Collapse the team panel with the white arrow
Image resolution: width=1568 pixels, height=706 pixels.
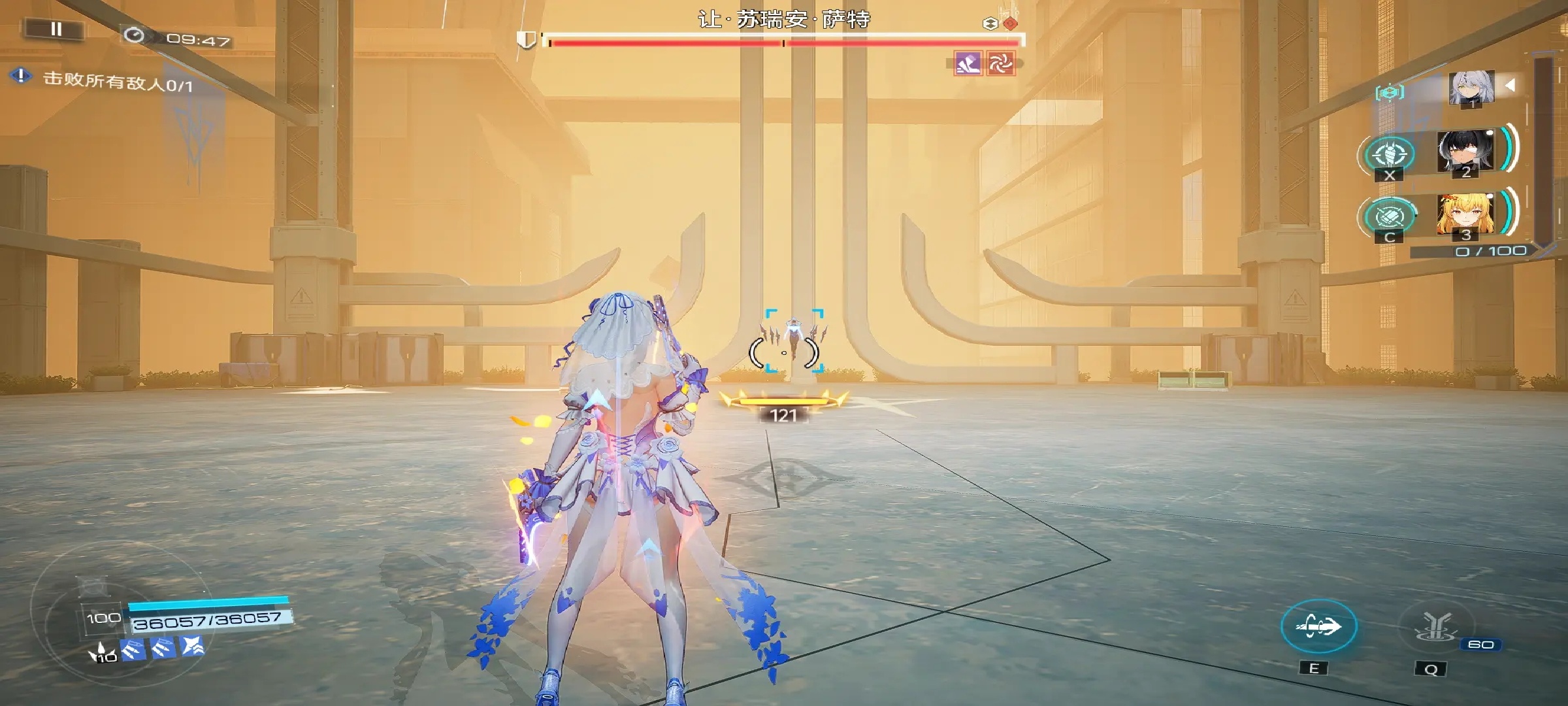point(1510,85)
